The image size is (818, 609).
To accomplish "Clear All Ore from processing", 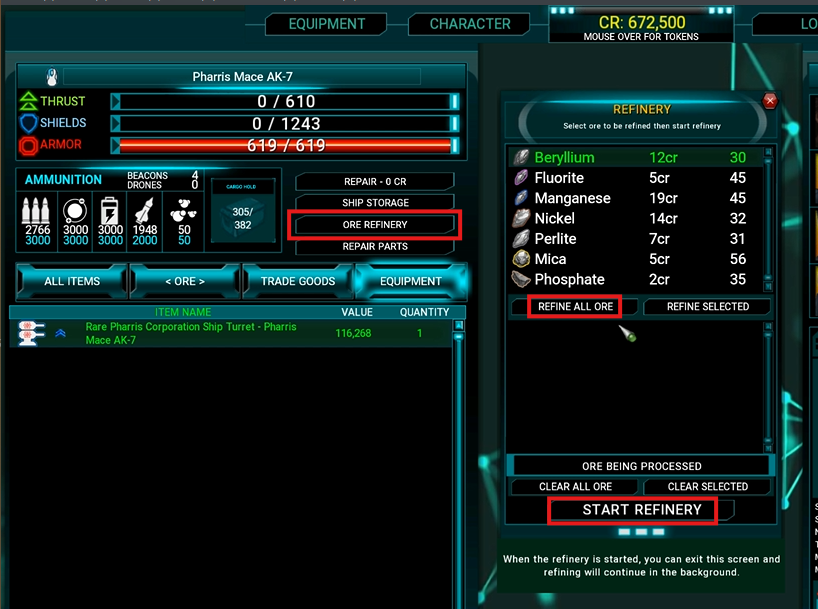I will pos(575,487).
